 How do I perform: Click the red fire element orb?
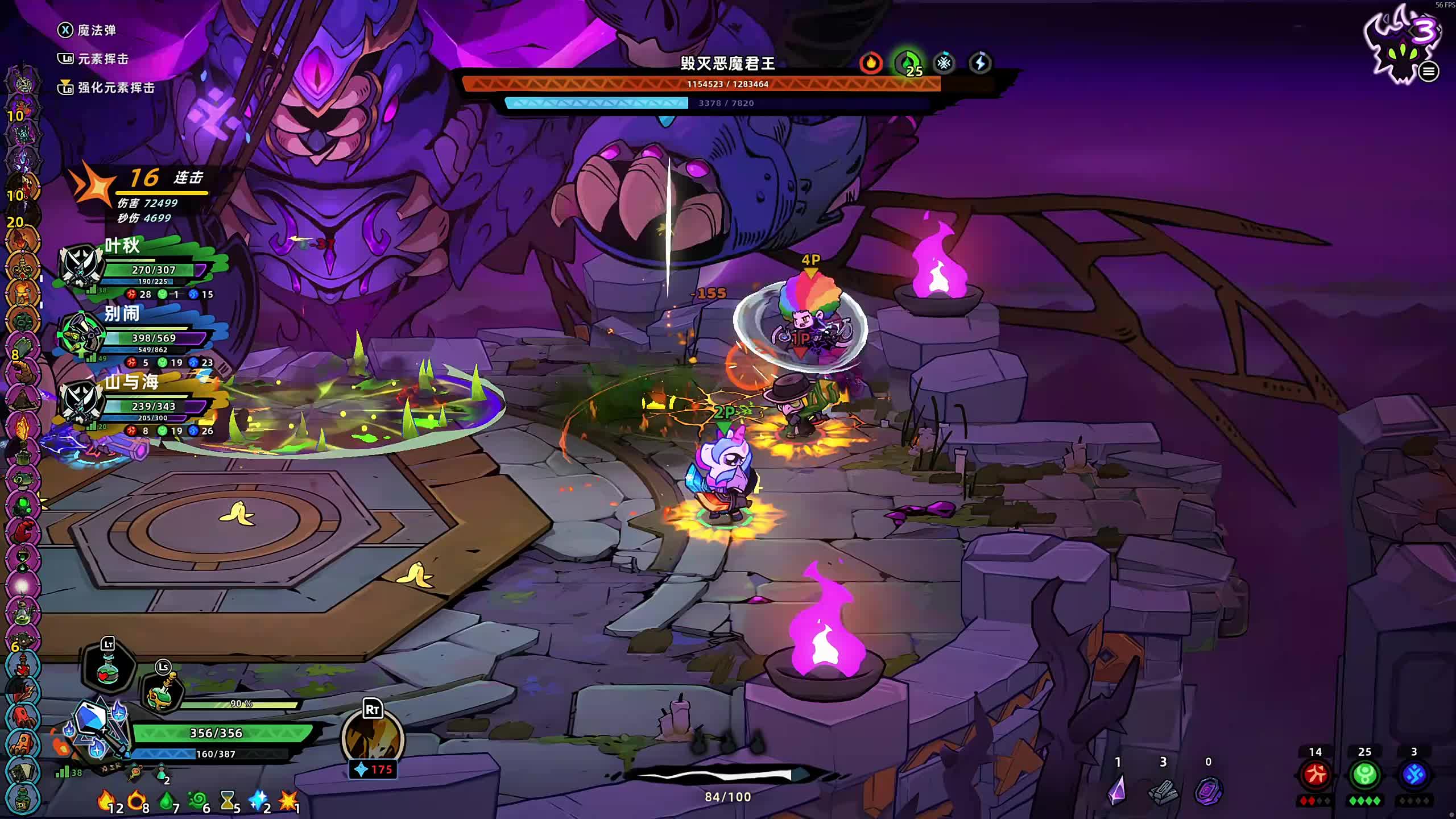1315,775
